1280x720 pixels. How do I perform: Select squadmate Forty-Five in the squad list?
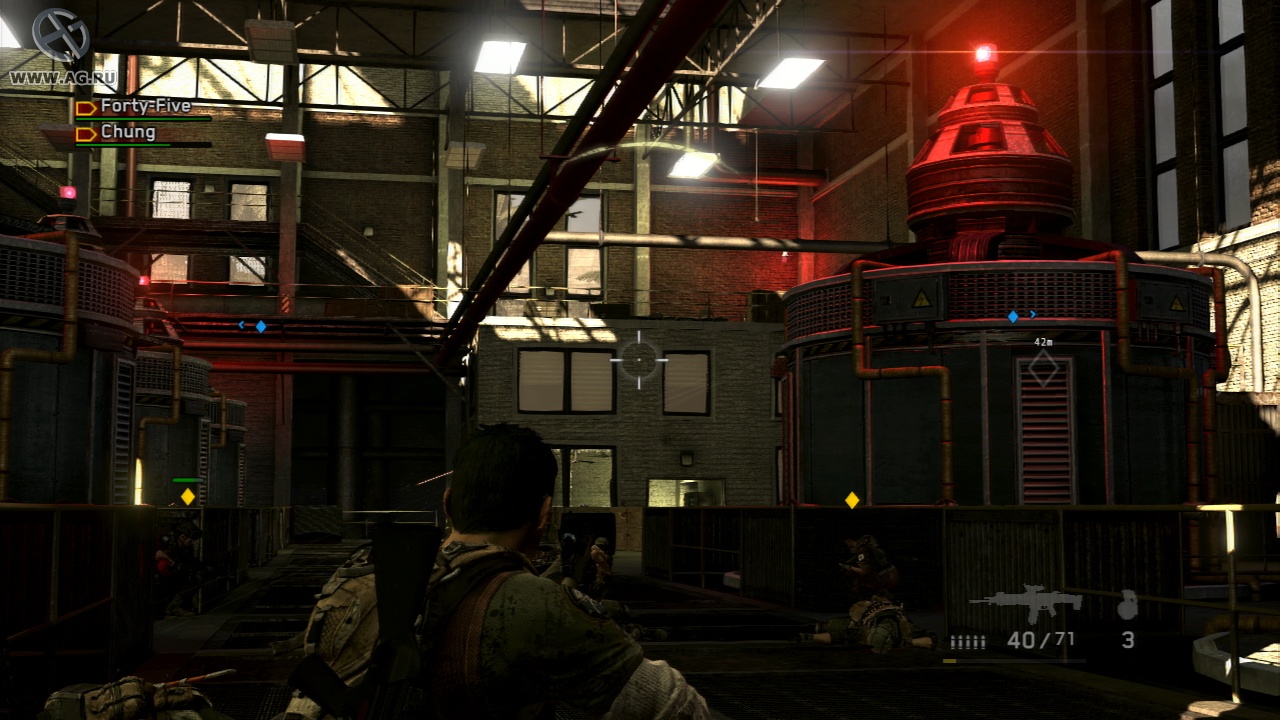[145, 106]
